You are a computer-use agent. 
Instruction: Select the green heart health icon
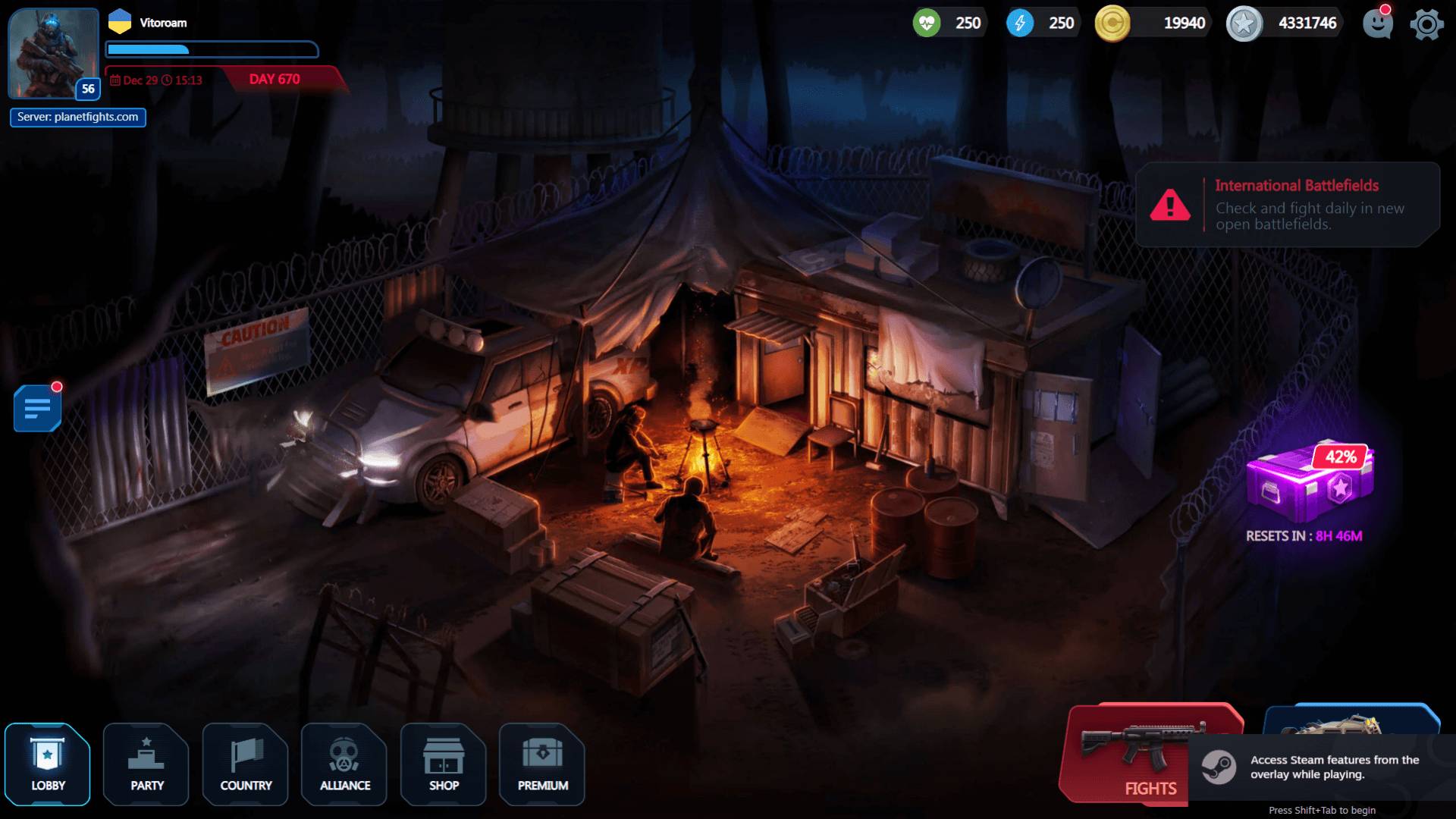[927, 24]
